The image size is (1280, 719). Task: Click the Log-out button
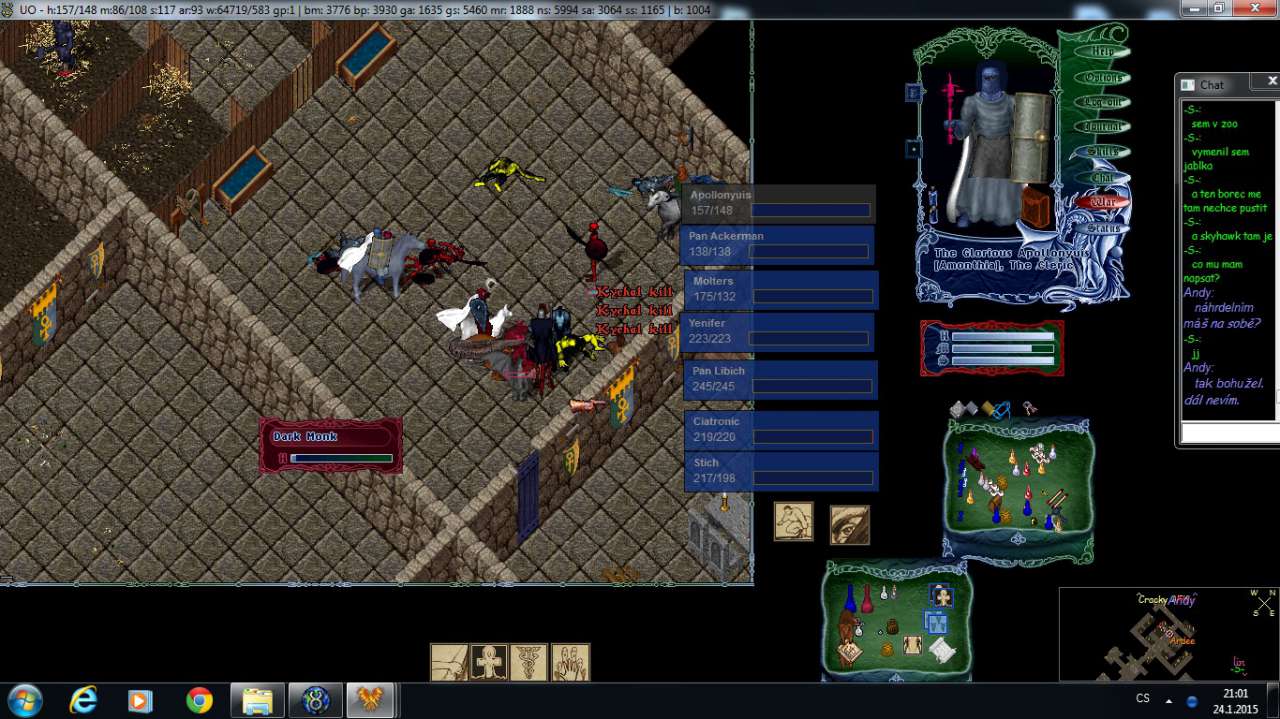(1103, 102)
